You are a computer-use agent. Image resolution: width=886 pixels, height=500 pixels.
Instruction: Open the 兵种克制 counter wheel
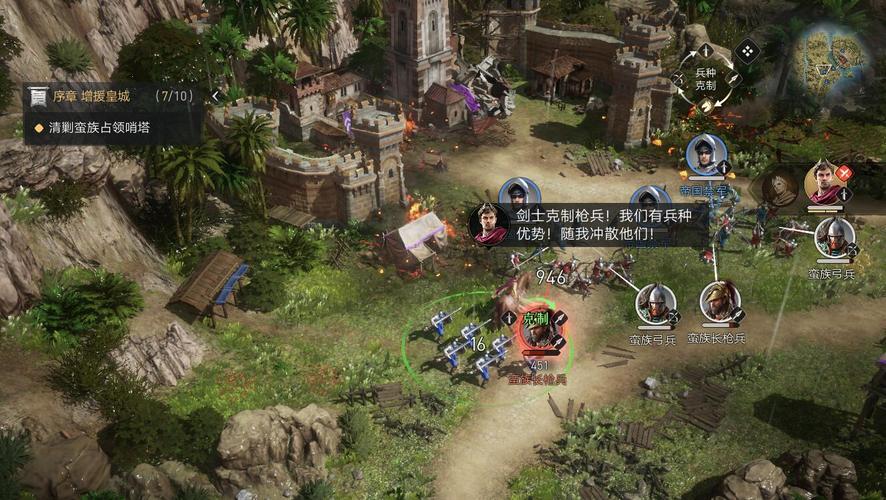tap(706, 78)
